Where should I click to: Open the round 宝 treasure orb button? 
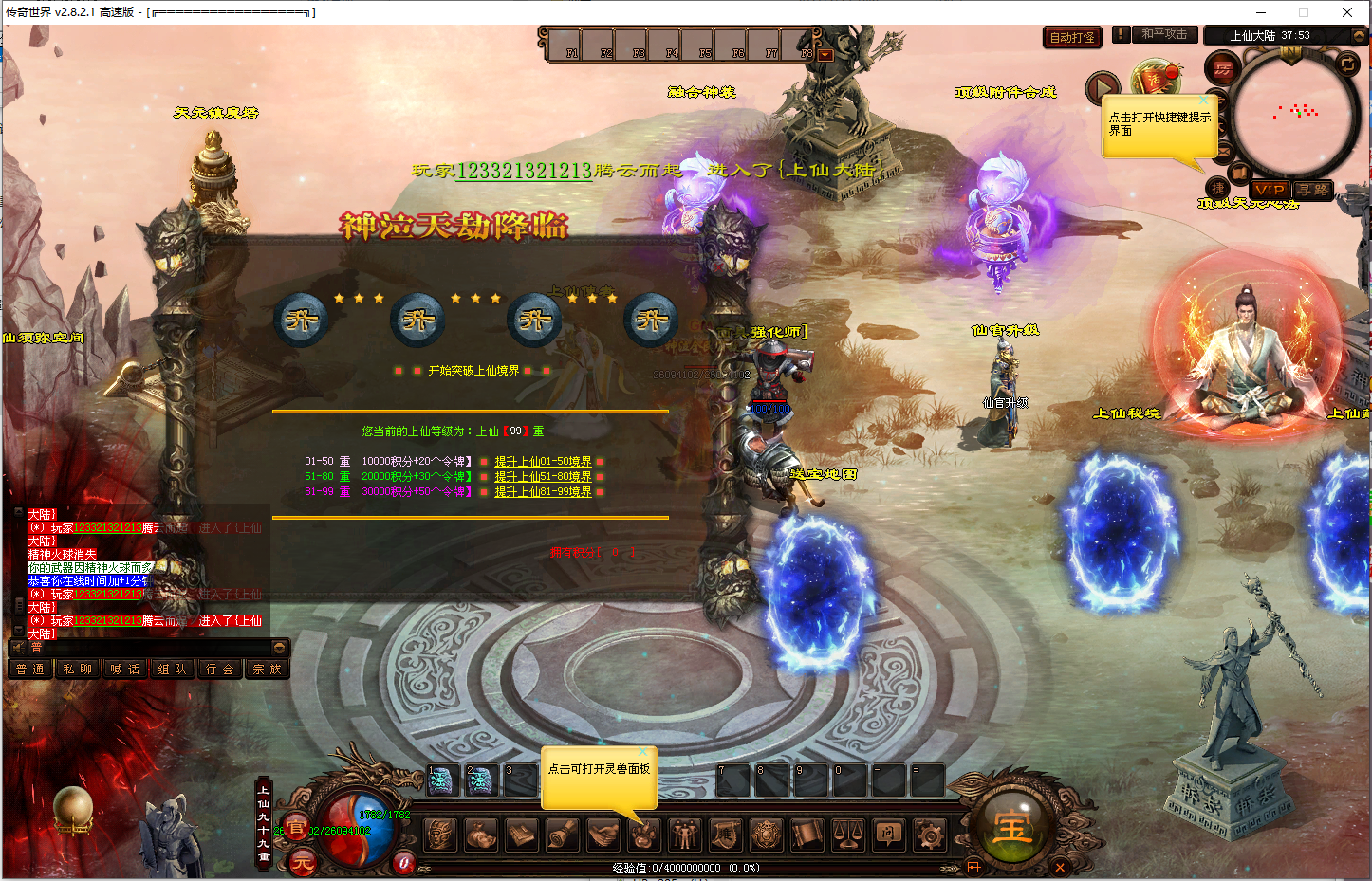click(x=1011, y=828)
